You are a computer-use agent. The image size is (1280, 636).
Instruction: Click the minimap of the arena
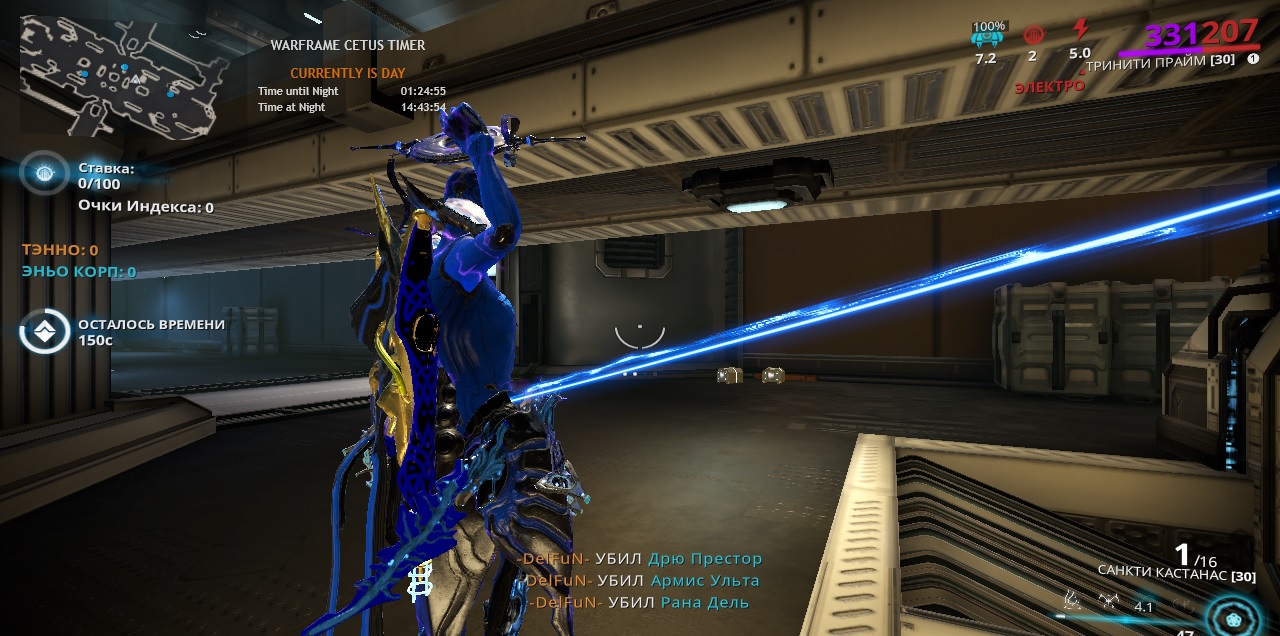[x=118, y=75]
